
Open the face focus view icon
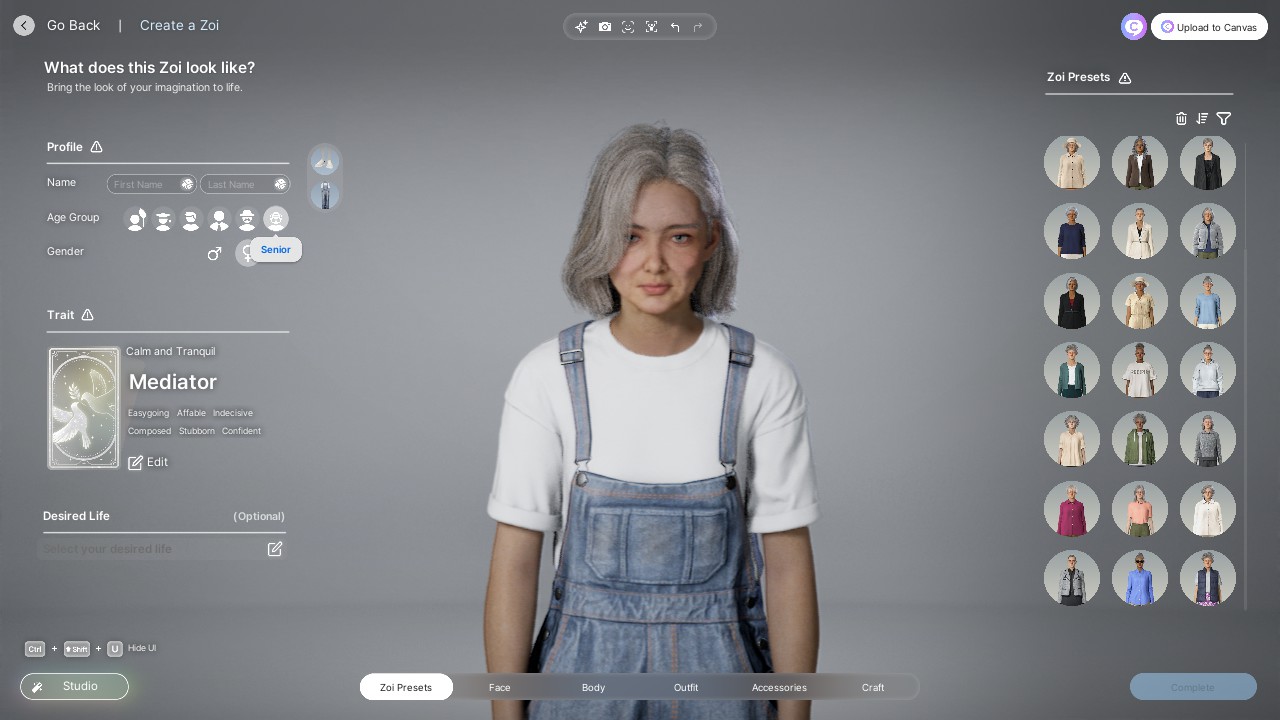click(x=628, y=27)
